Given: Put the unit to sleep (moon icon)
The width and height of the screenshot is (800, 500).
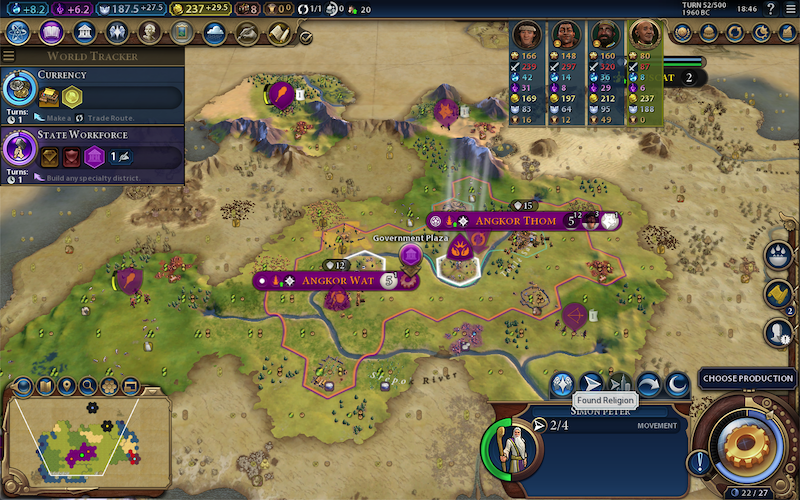Looking at the screenshot, I should (677, 383).
